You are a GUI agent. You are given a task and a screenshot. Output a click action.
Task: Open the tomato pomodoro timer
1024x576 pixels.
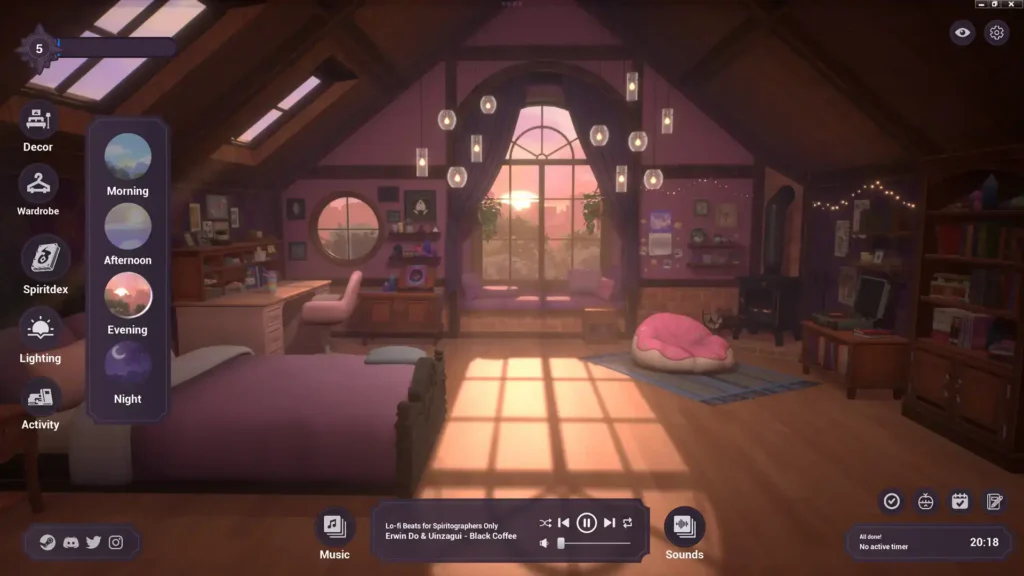(x=926, y=501)
